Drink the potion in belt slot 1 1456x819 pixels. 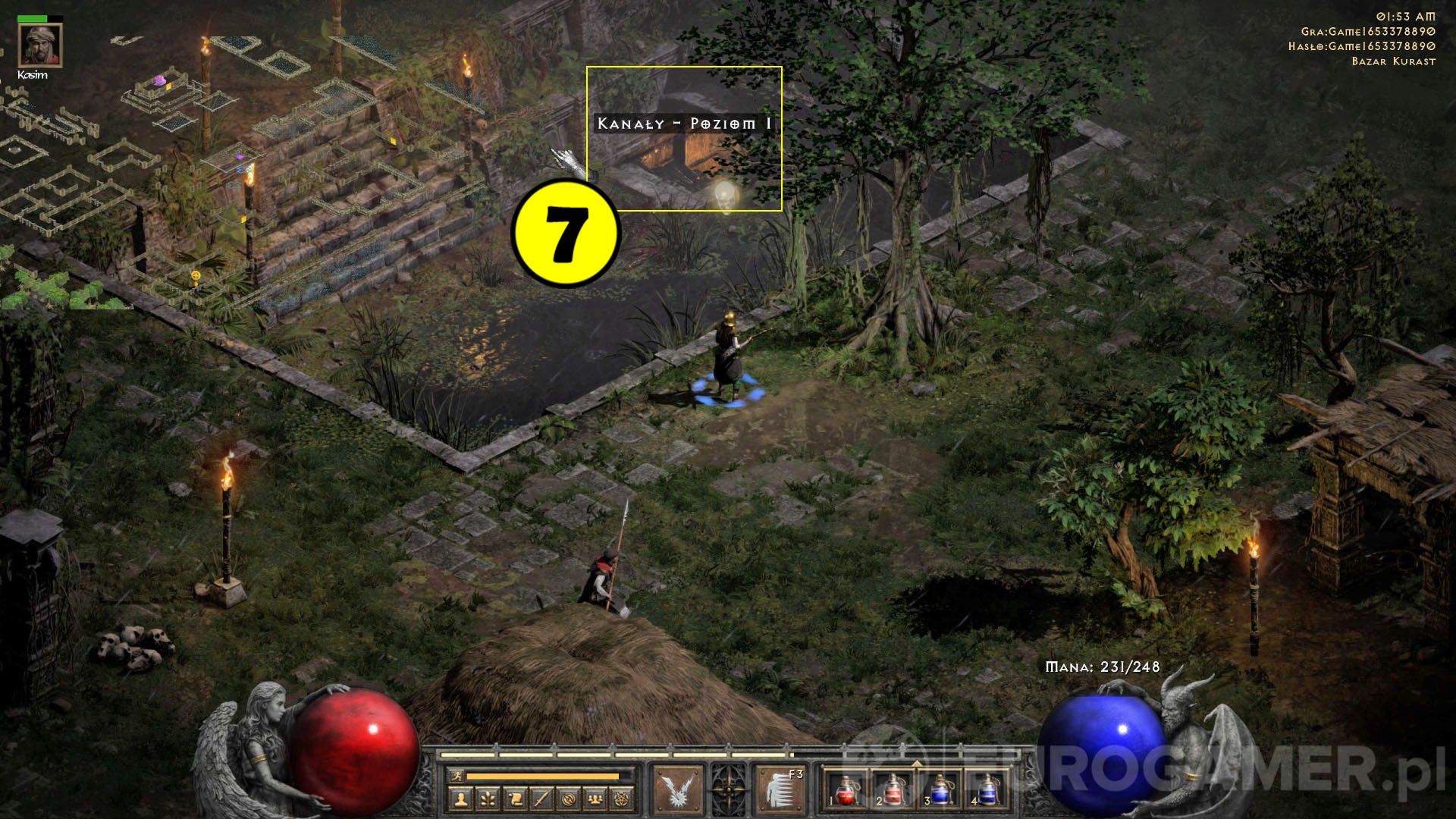848,792
